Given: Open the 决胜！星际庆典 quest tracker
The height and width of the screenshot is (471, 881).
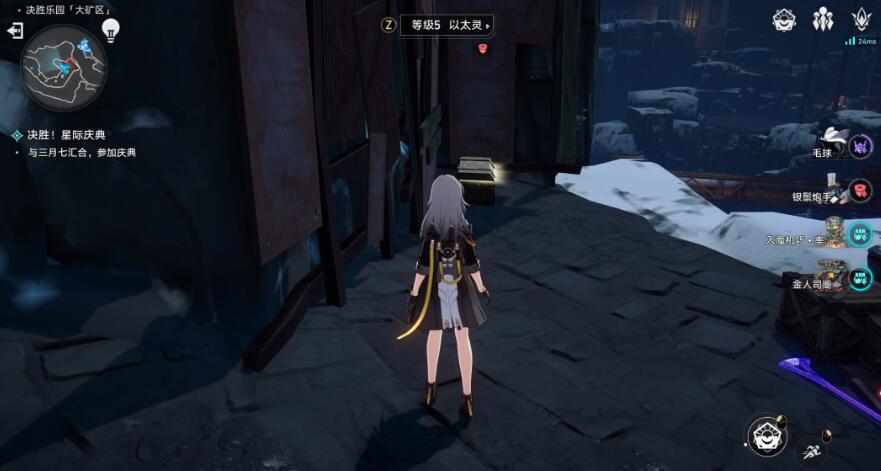Looking at the screenshot, I should click(x=70, y=134).
